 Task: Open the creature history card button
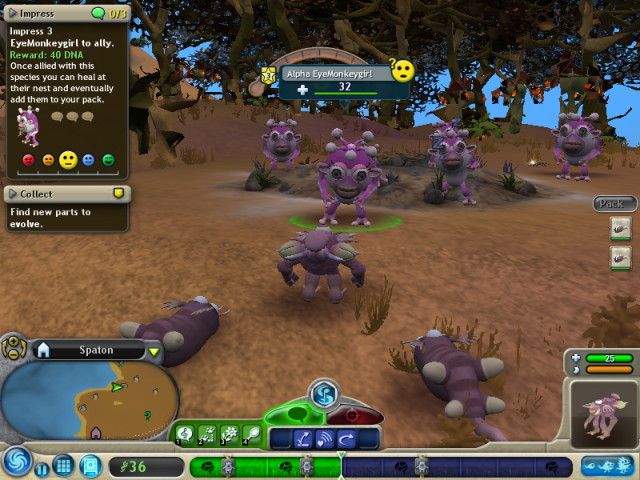(x=90, y=465)
